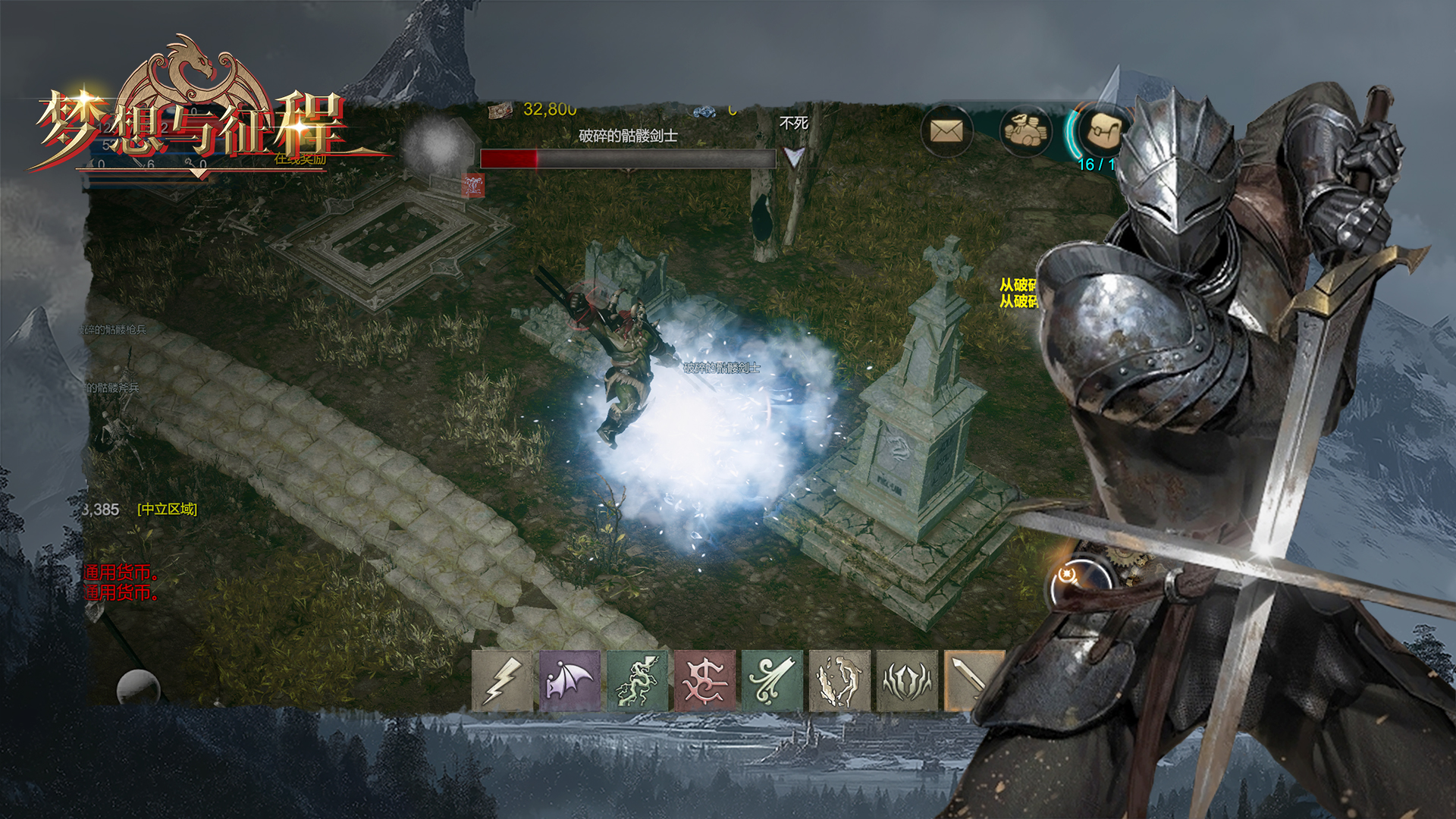Open the mail envelope icon
Image resolution: width=1456 pixels, height=819 pixels.
tap(946, 132)
